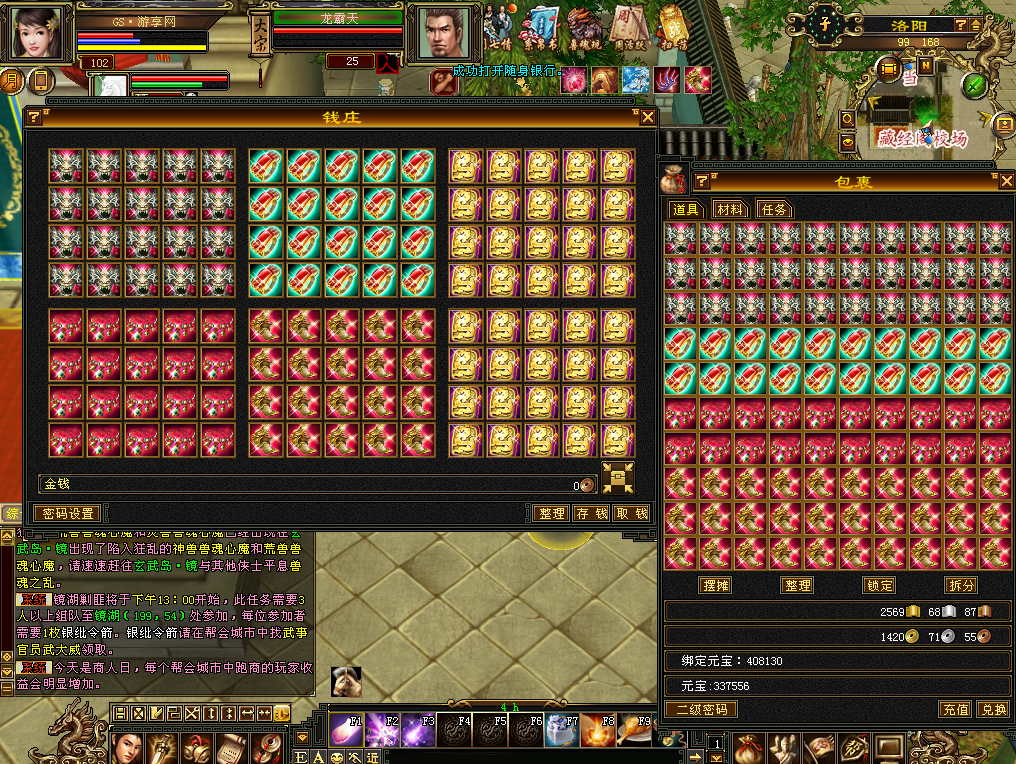The height and width of the screenshot is (764, 1016).
Task: Select the 道具 items tab
Action: (x=685, y=209)
